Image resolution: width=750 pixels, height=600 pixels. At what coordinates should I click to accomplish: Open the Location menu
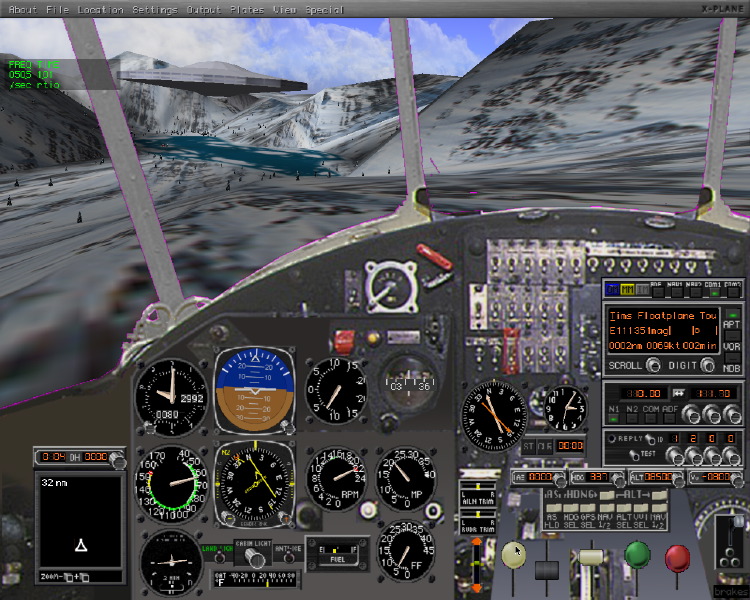(101, 9)
